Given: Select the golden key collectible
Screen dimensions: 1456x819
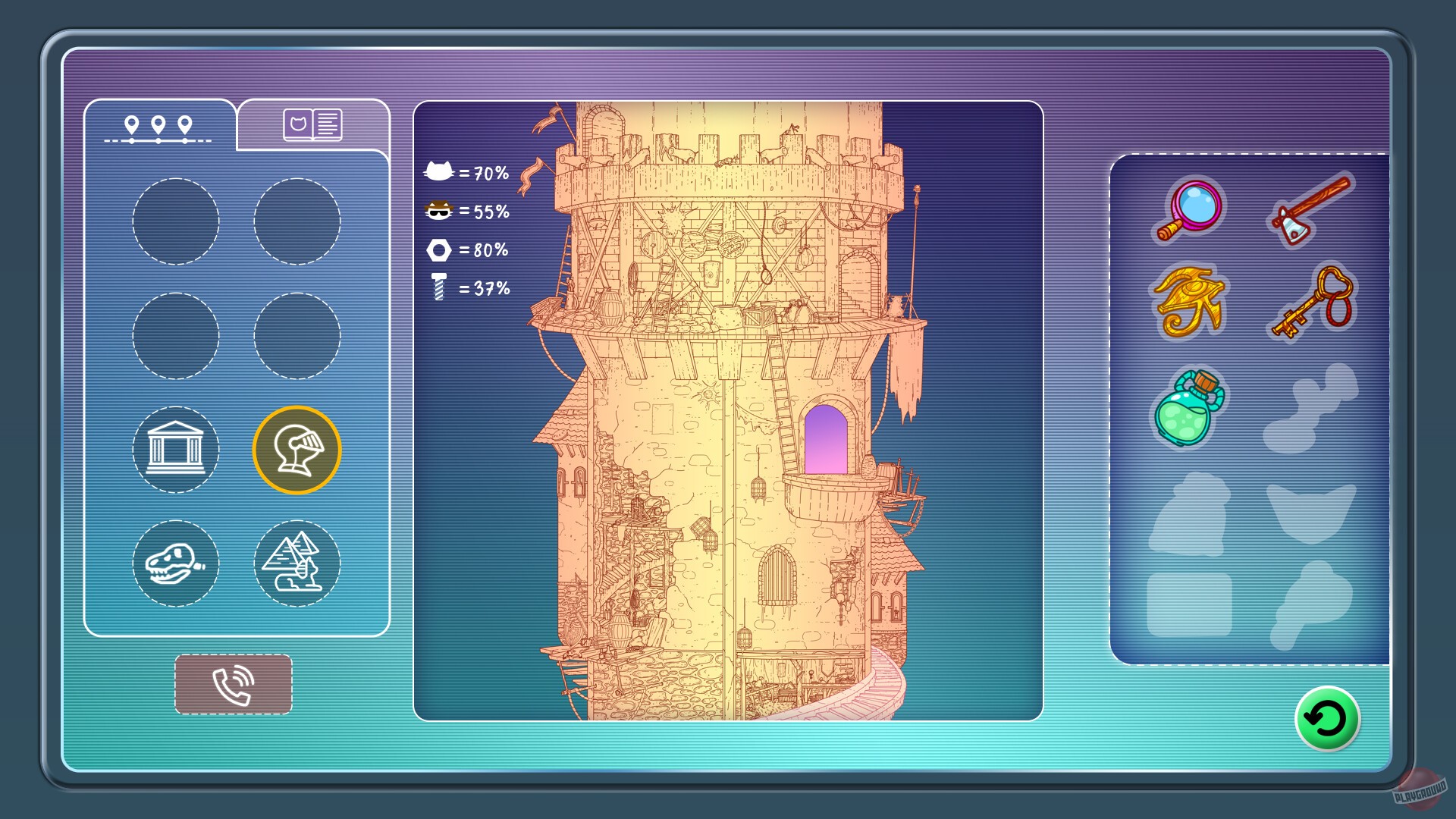Looking at the screenshot, I should click(x=1311, y=302).
